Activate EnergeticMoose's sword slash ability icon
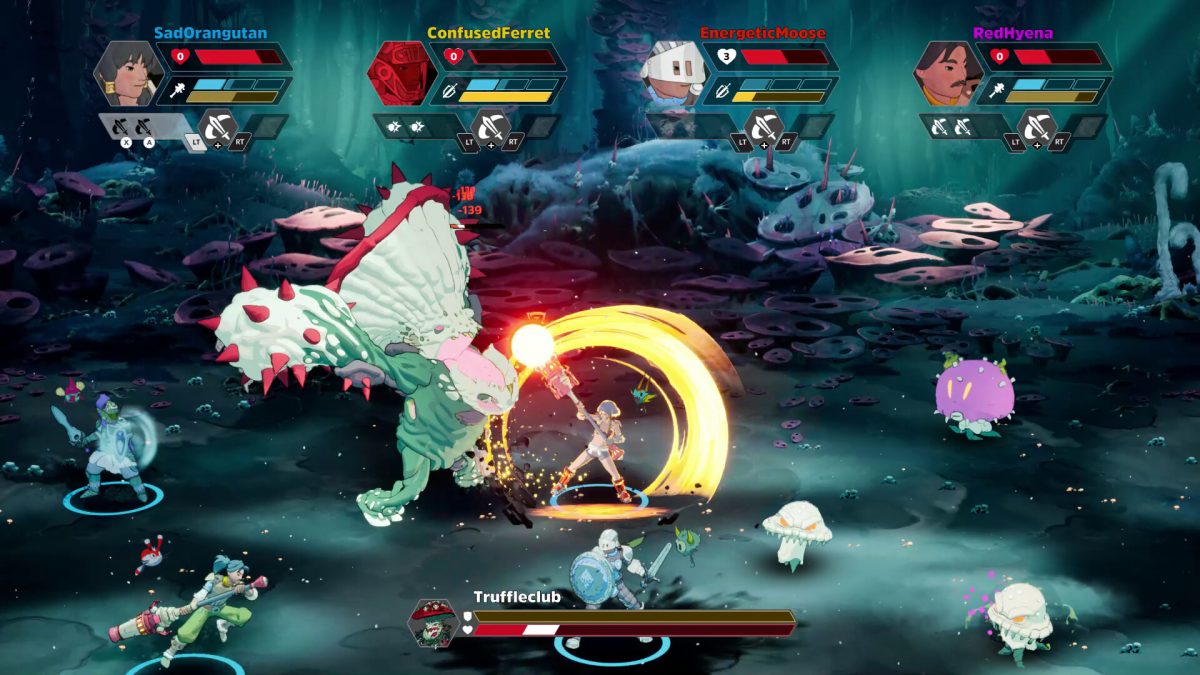Image resolution: width=1200 pixels, height=675 pixels. tap(763, 127)
